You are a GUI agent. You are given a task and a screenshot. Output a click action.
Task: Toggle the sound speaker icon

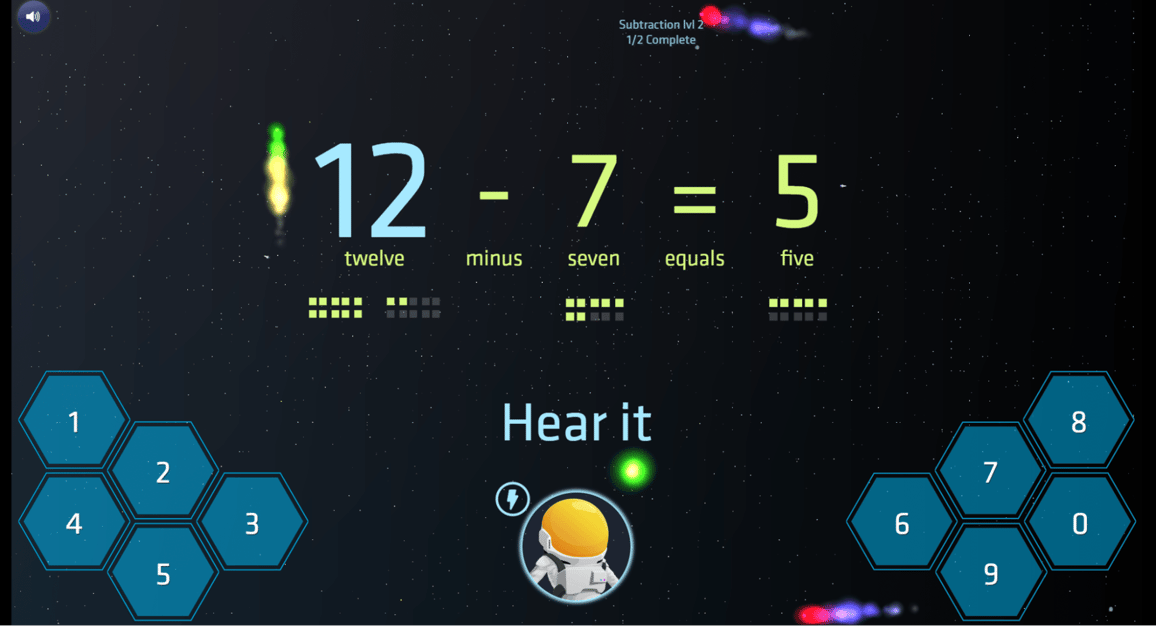(33, 17)
